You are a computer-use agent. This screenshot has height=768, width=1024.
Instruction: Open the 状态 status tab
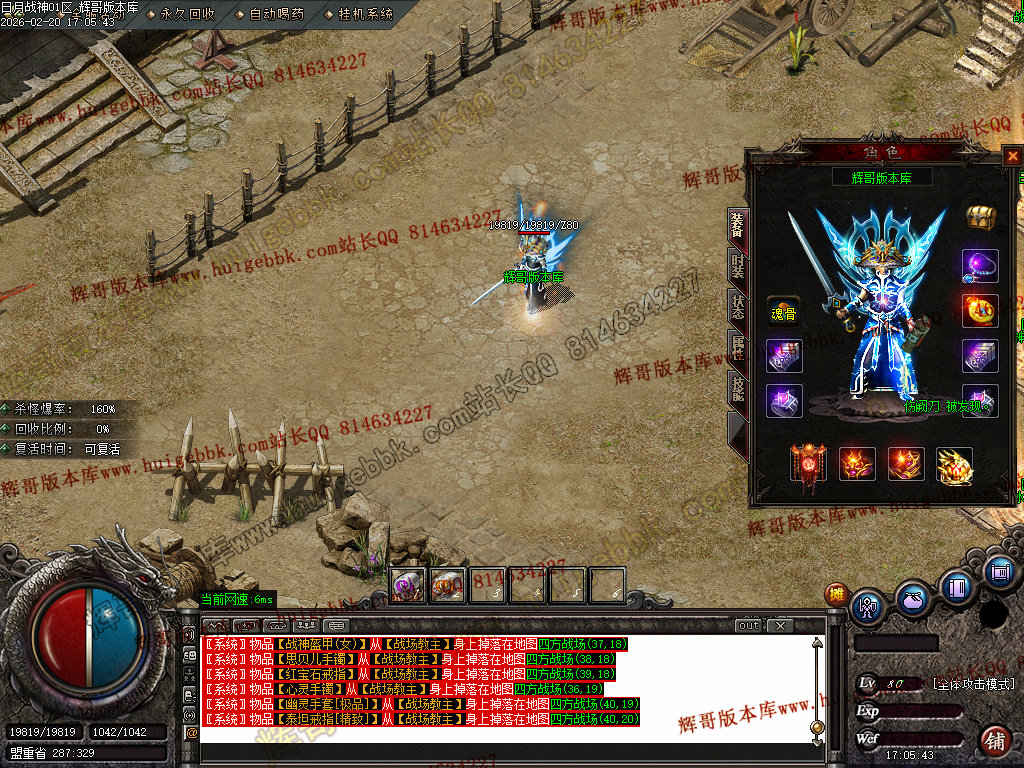[737, 307]
